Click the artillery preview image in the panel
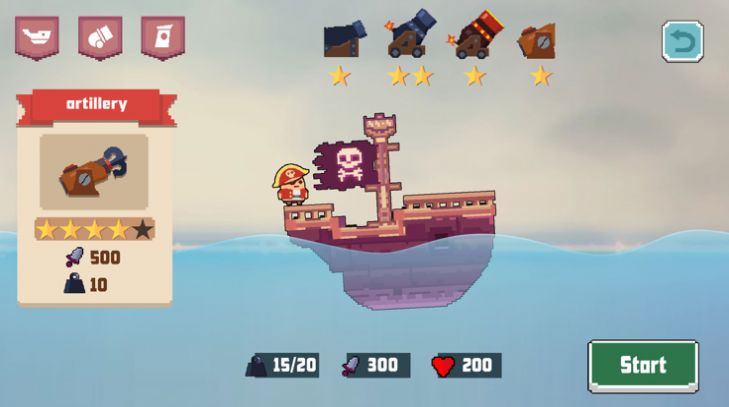The image size is (729, 407). click(94, 172)
